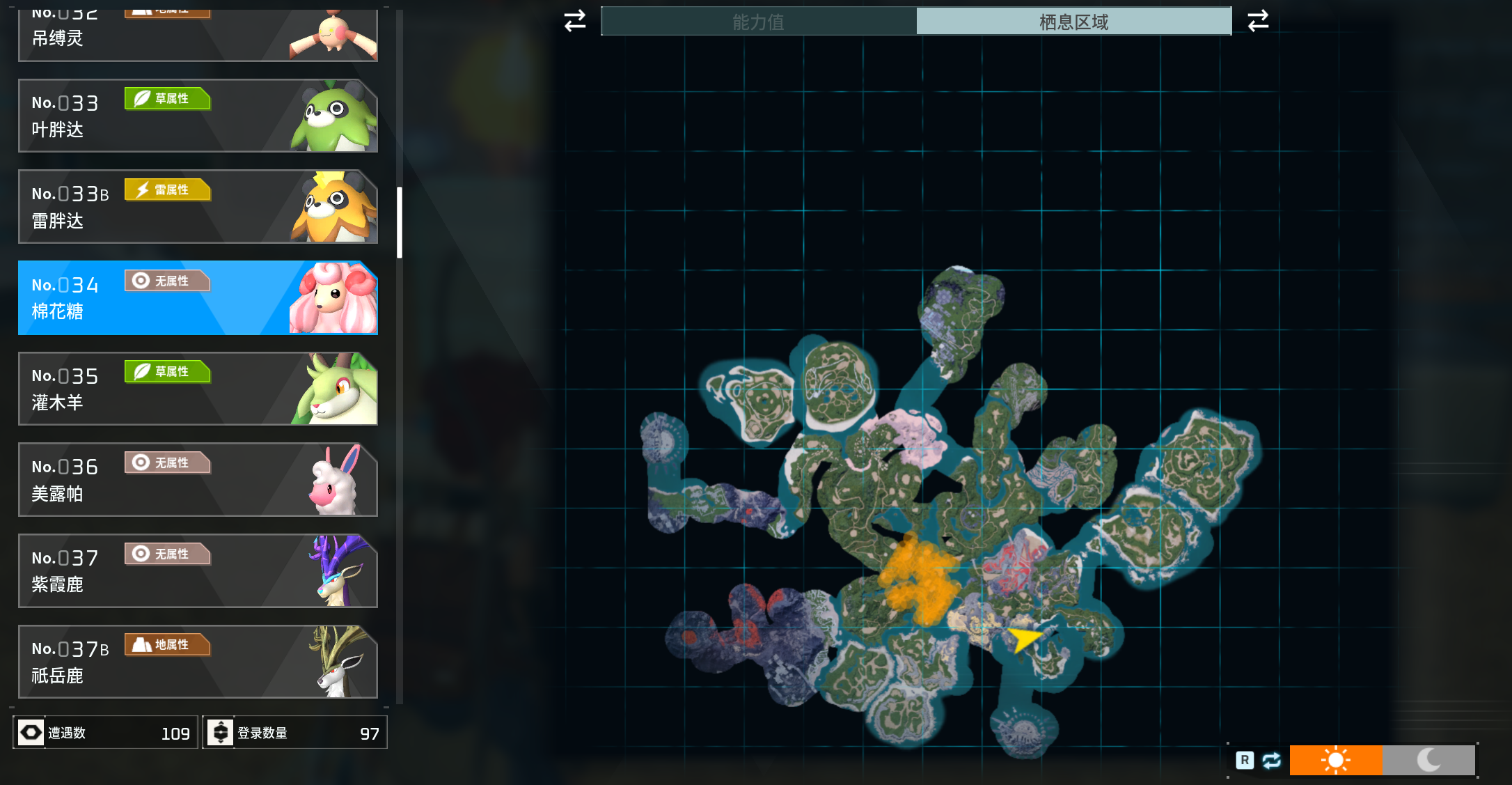The width and height of the screenshot is (1512, 785).
Task: Select the 吊缚灵 entry at the top
Action: [198, 35]
